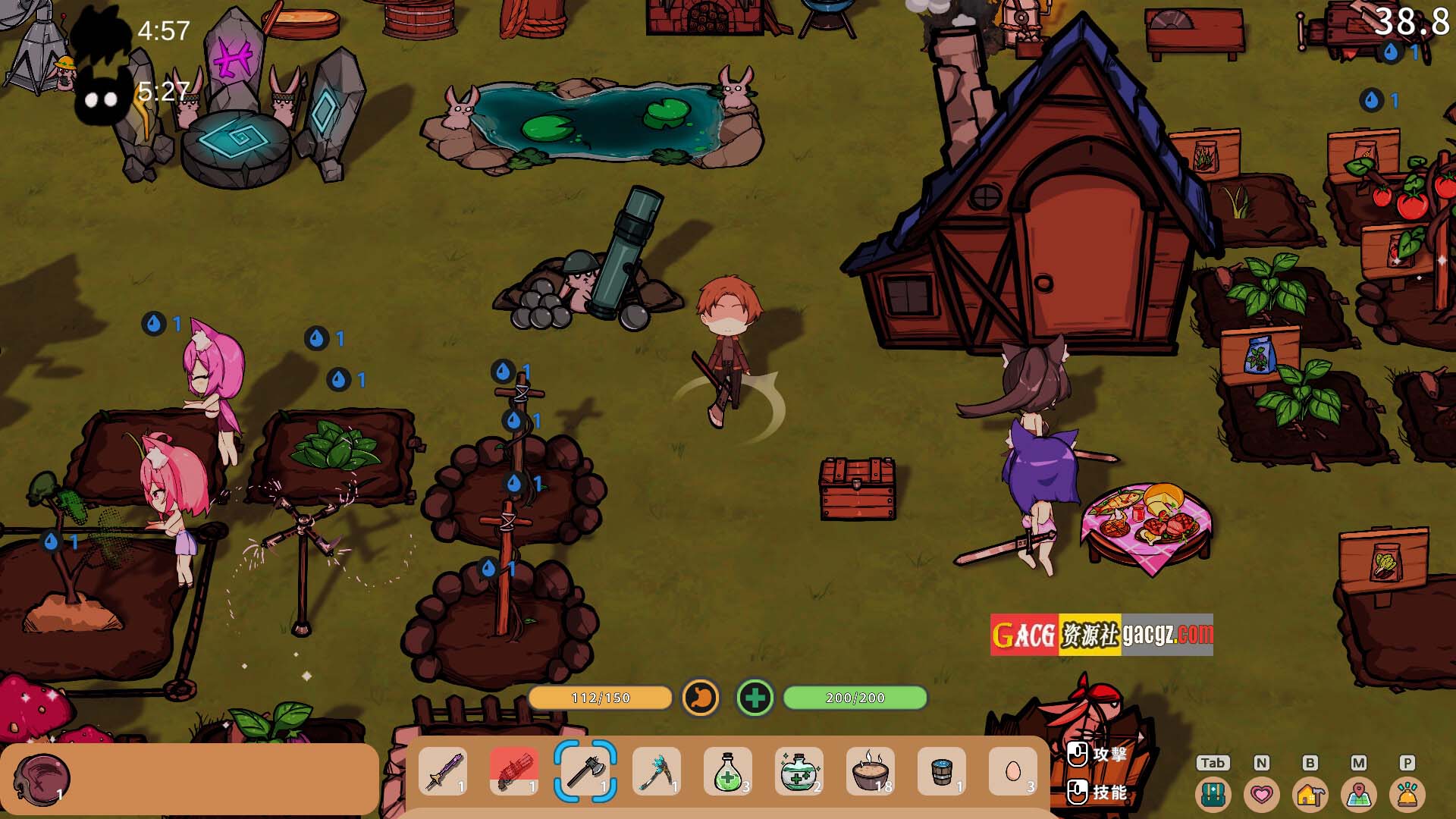Click the orange stomach hunger icon
Viewport: 1456px width, 819px height.
point(701,698)
